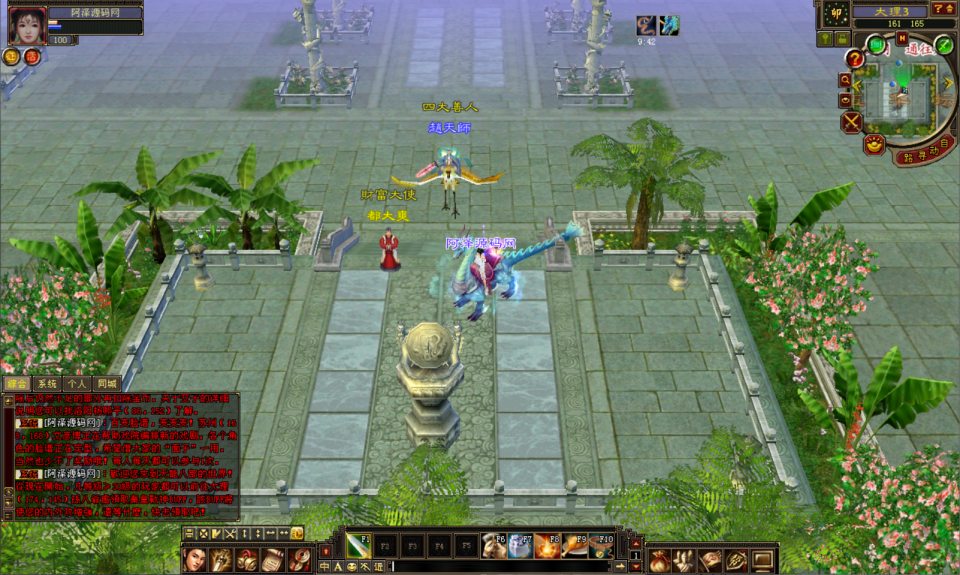
Task: Click the magnifying glass minimap button
Action: click(x=846, y=80)
